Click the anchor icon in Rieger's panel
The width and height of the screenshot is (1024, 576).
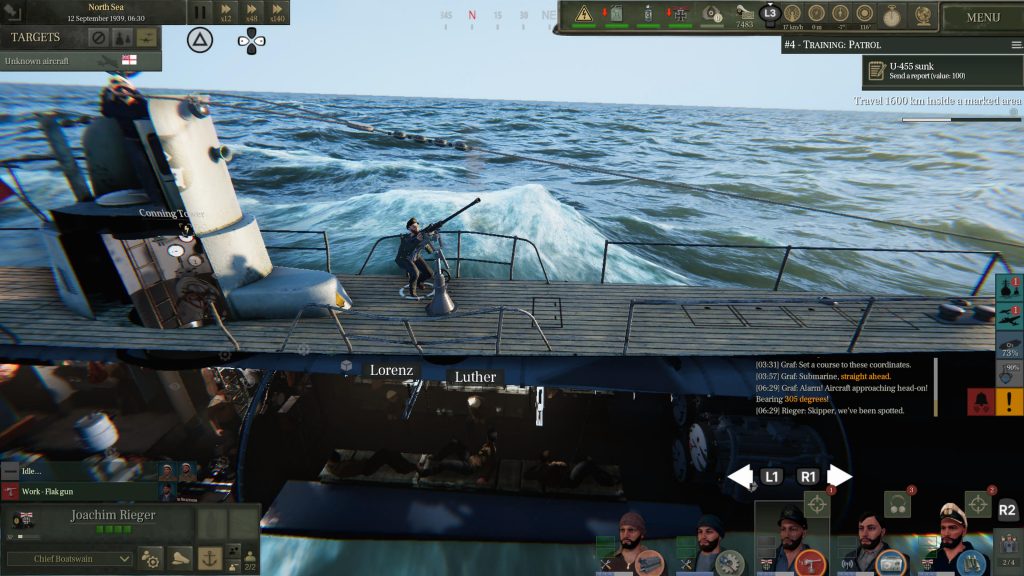click(x=209, y=557)
